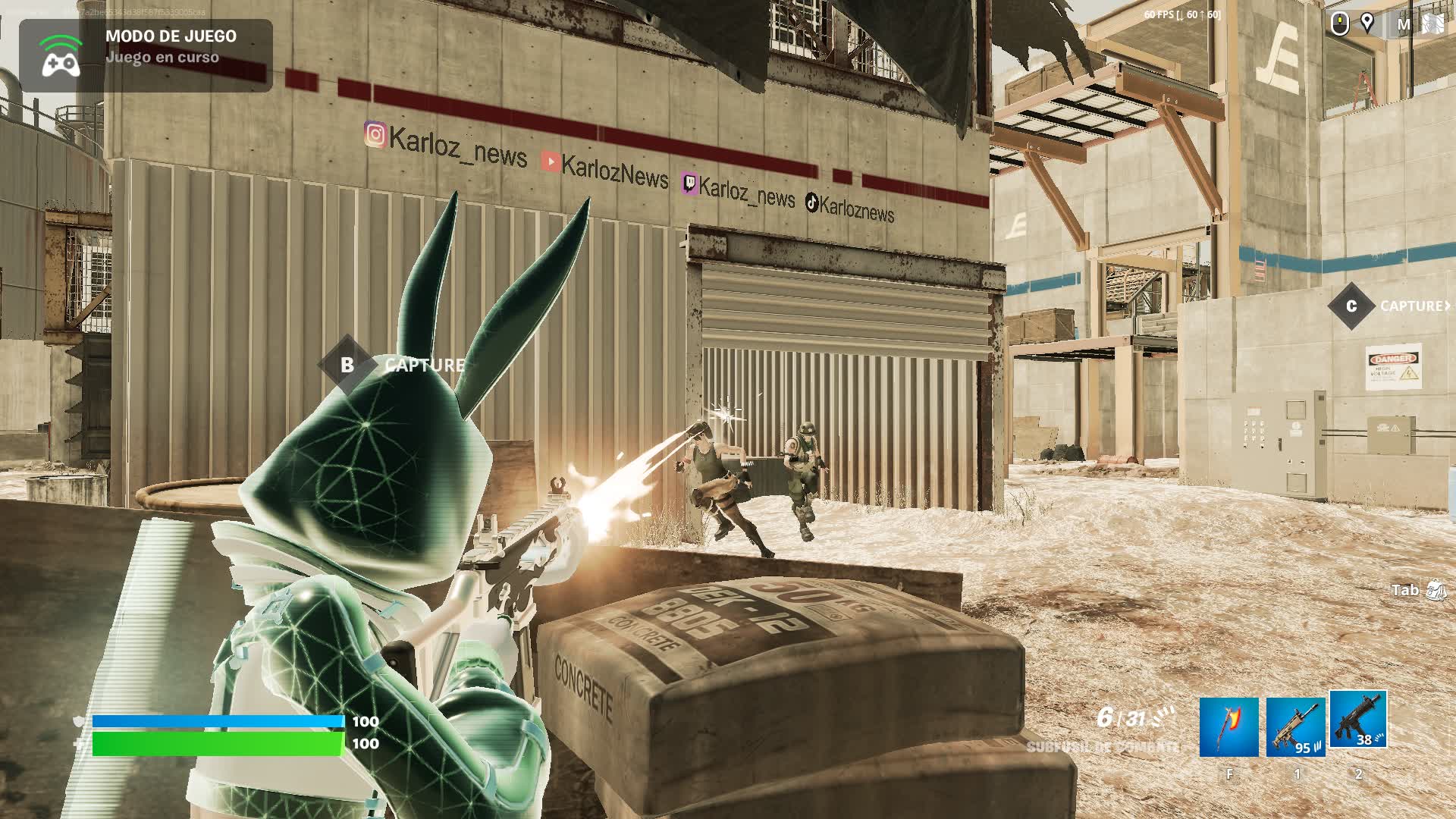Select the black submachine gun slot

point(1358,720)
